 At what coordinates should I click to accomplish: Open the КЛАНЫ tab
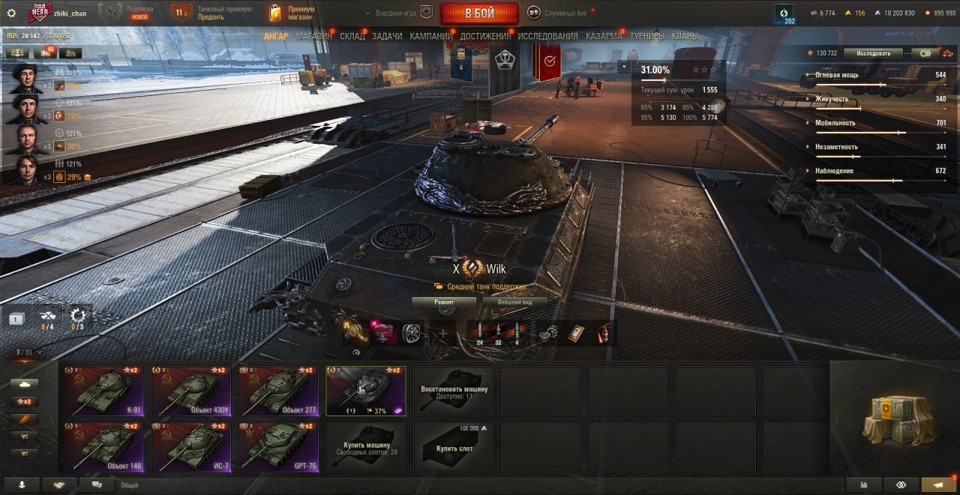685,36
